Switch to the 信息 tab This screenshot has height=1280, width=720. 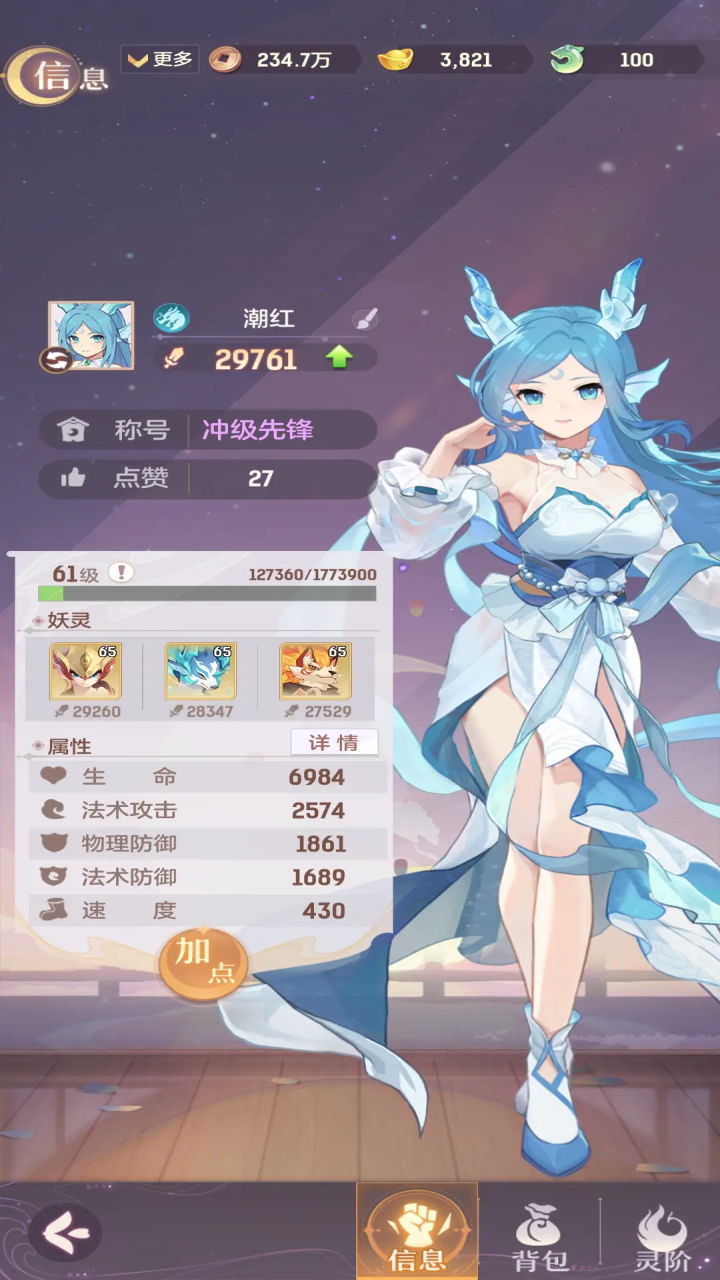417,1232
